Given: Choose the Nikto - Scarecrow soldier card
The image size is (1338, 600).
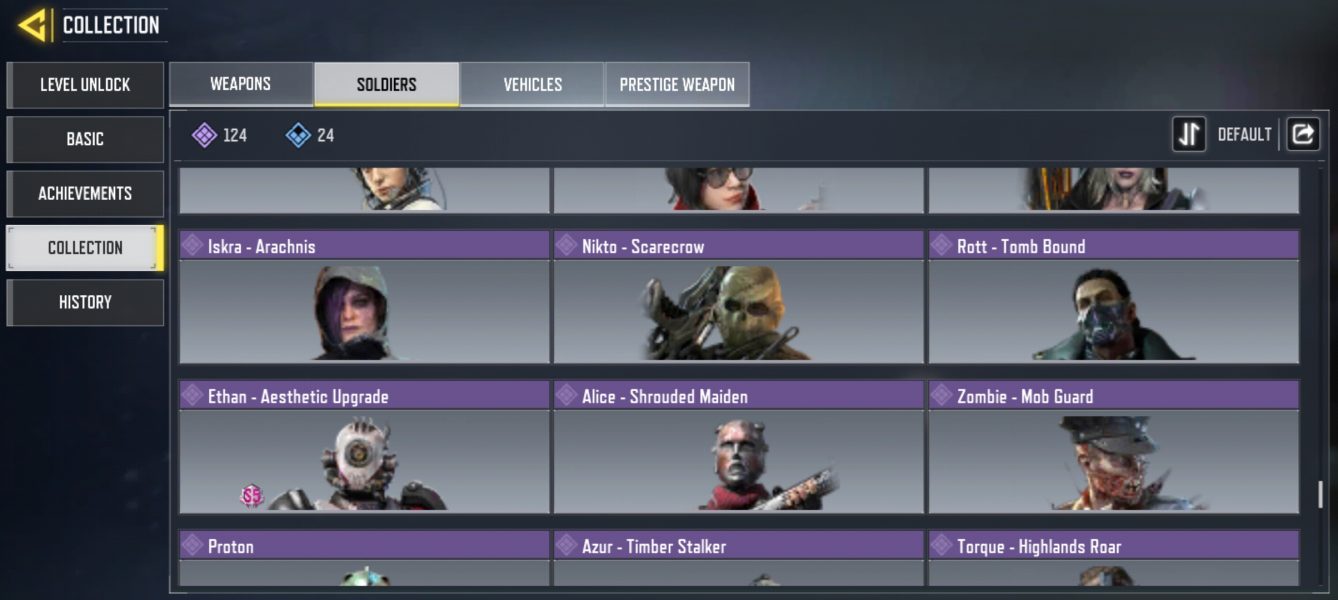Looking at the screenshot, I should click(738, 298).
